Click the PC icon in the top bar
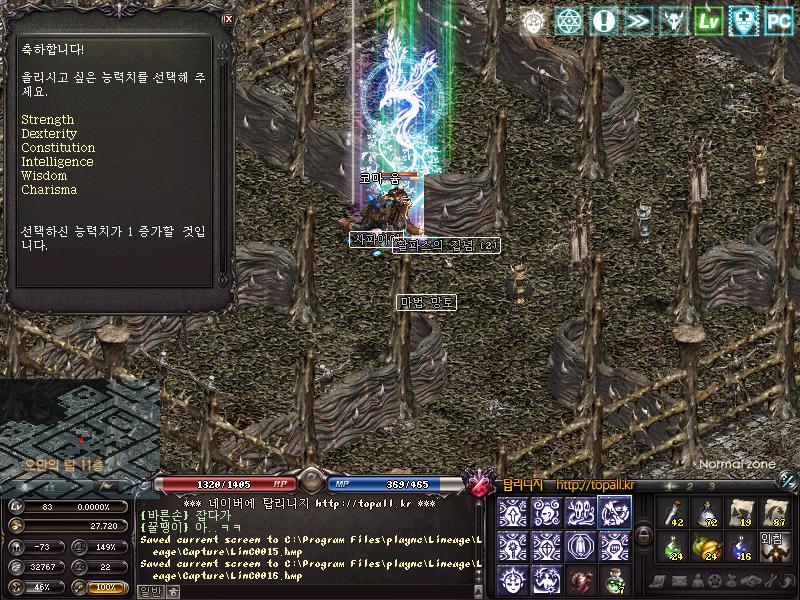The height and width of the screenshot is (600, 800). [x=779, y=21]
